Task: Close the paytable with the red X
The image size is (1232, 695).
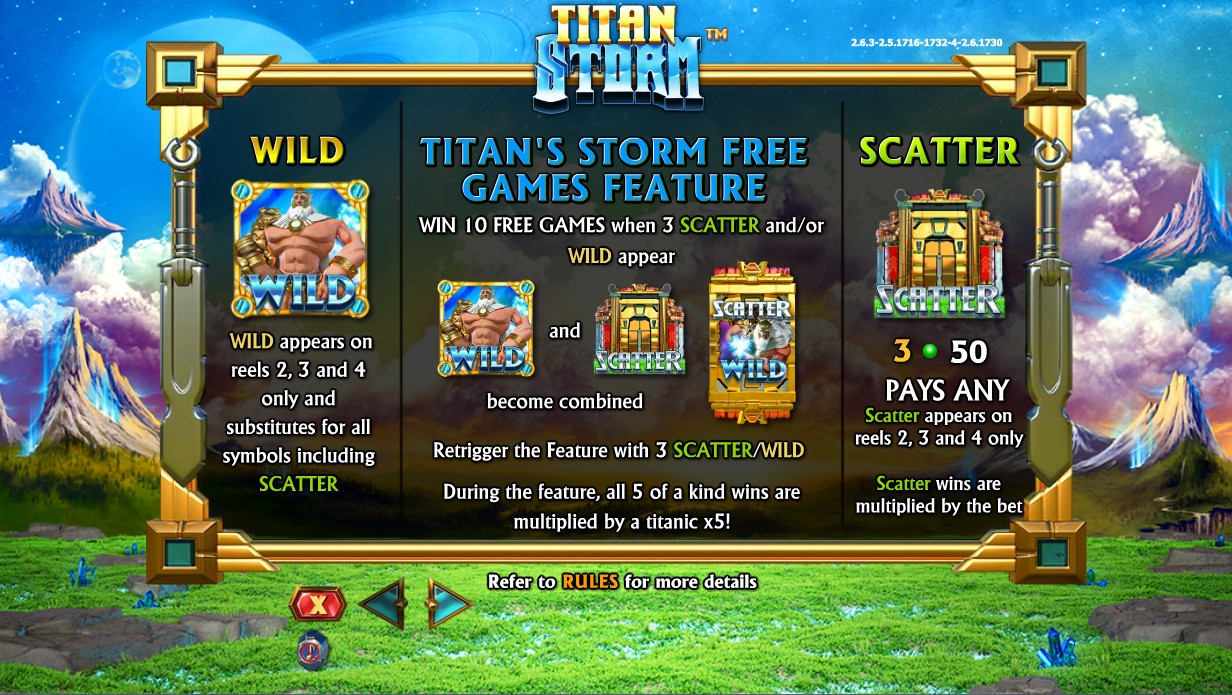Action: coord(317,604)
